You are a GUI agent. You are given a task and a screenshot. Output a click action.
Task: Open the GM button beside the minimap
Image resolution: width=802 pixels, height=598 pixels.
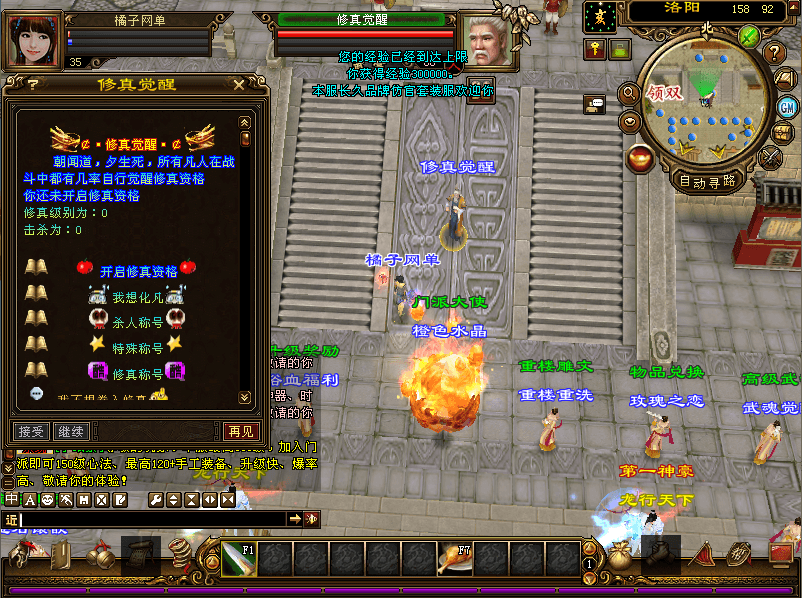tap(787, 107)
